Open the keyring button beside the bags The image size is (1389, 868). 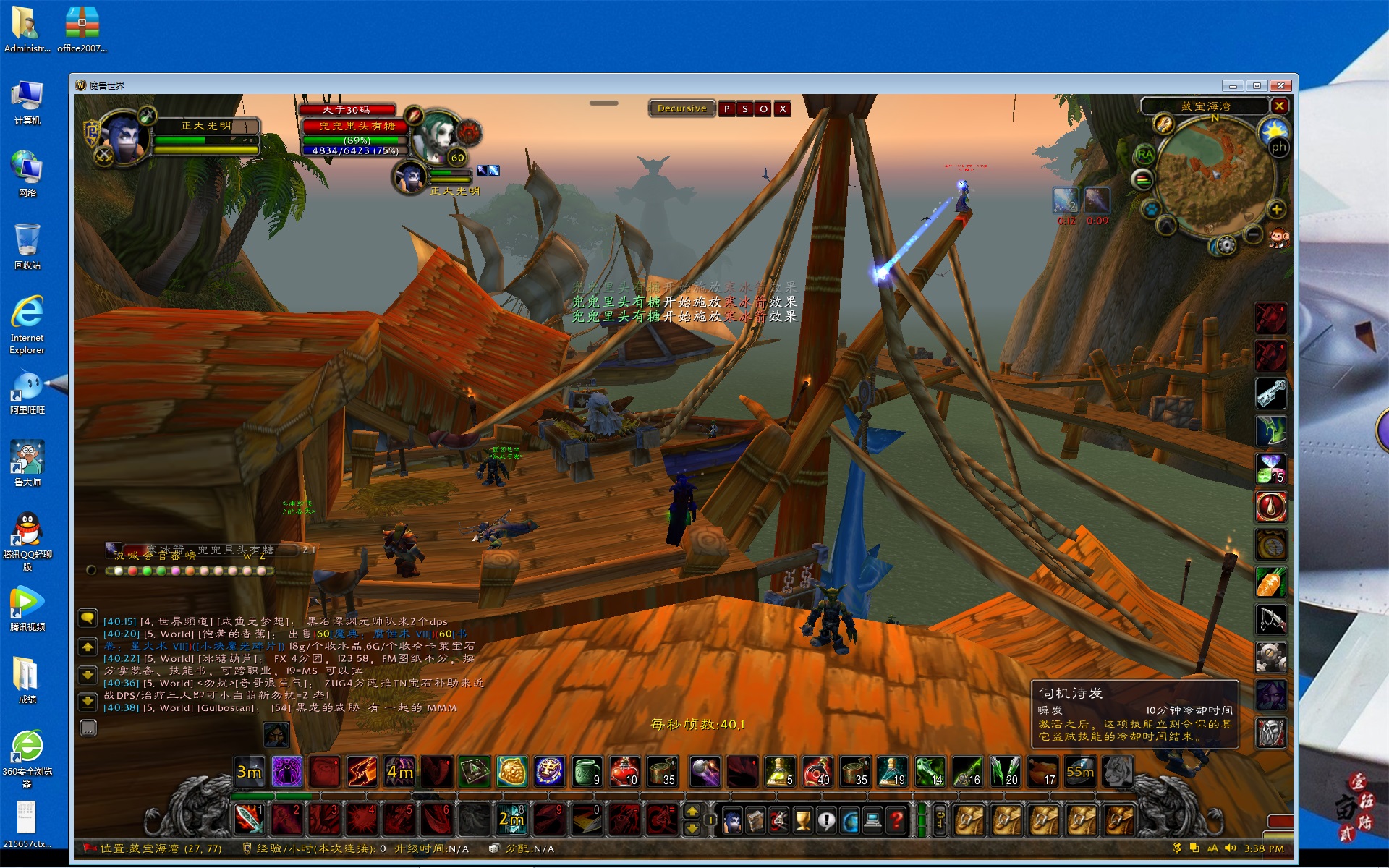pos(940,820)
